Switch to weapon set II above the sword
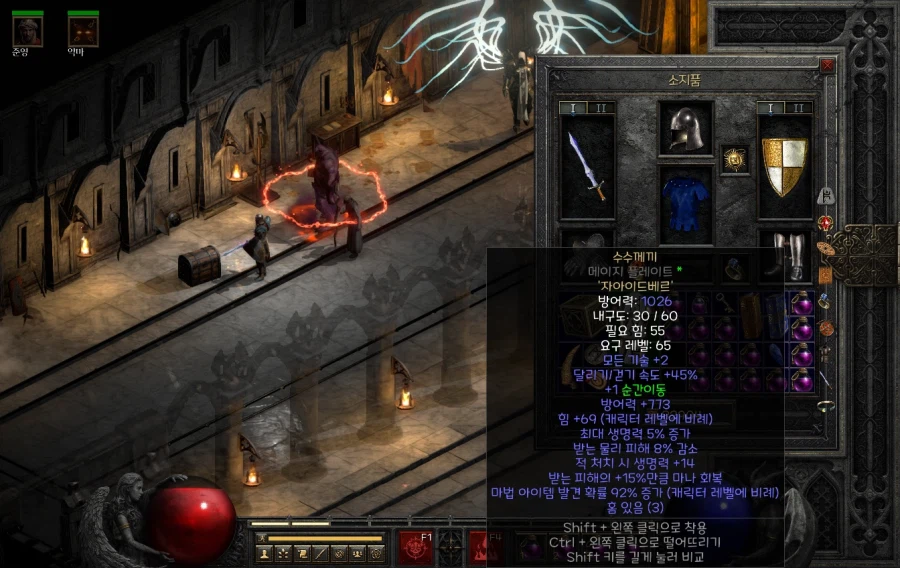Screen dimensions: 900x568 click(600, 108)
